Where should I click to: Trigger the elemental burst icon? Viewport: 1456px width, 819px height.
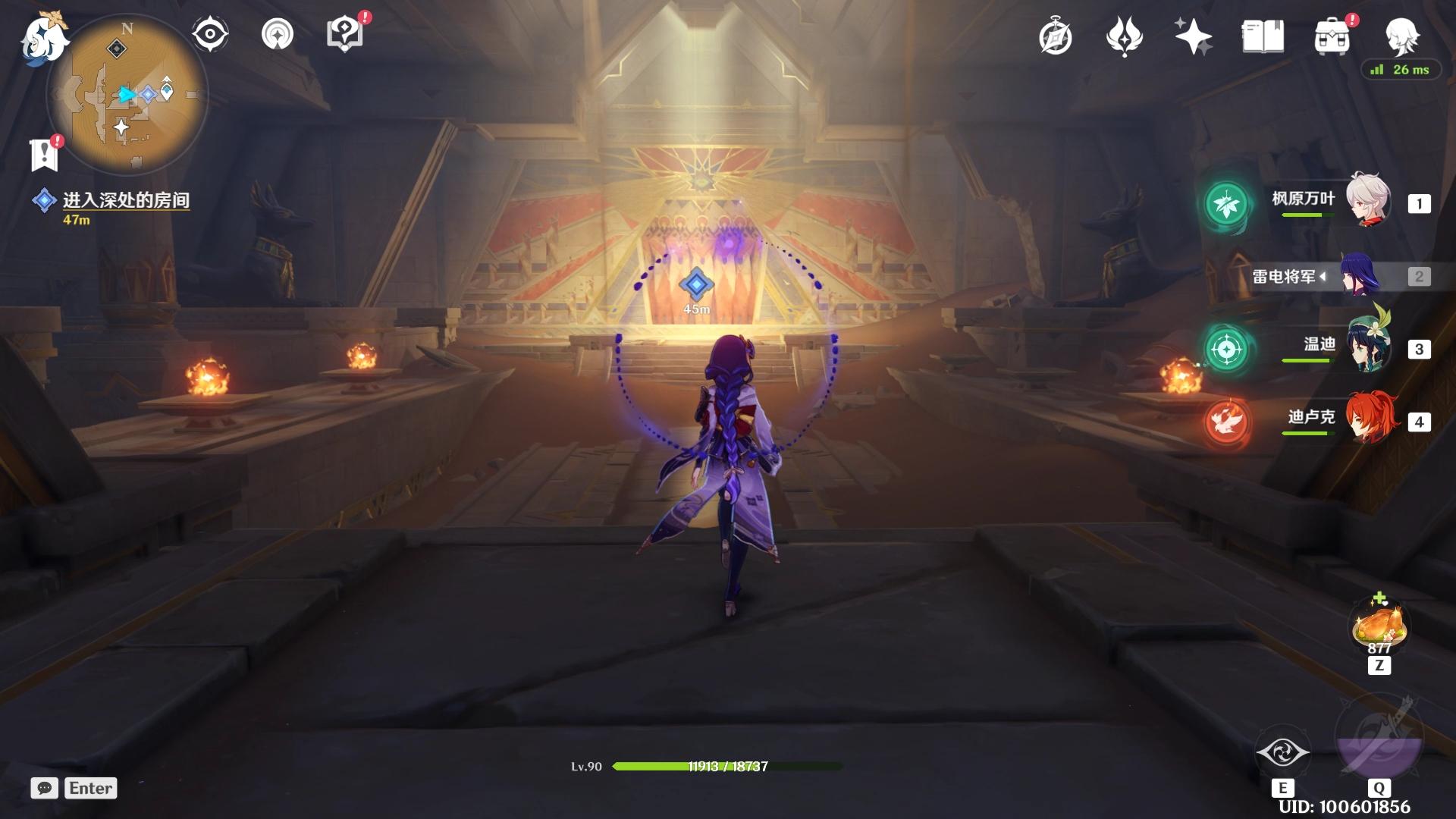pos(1378,739)
